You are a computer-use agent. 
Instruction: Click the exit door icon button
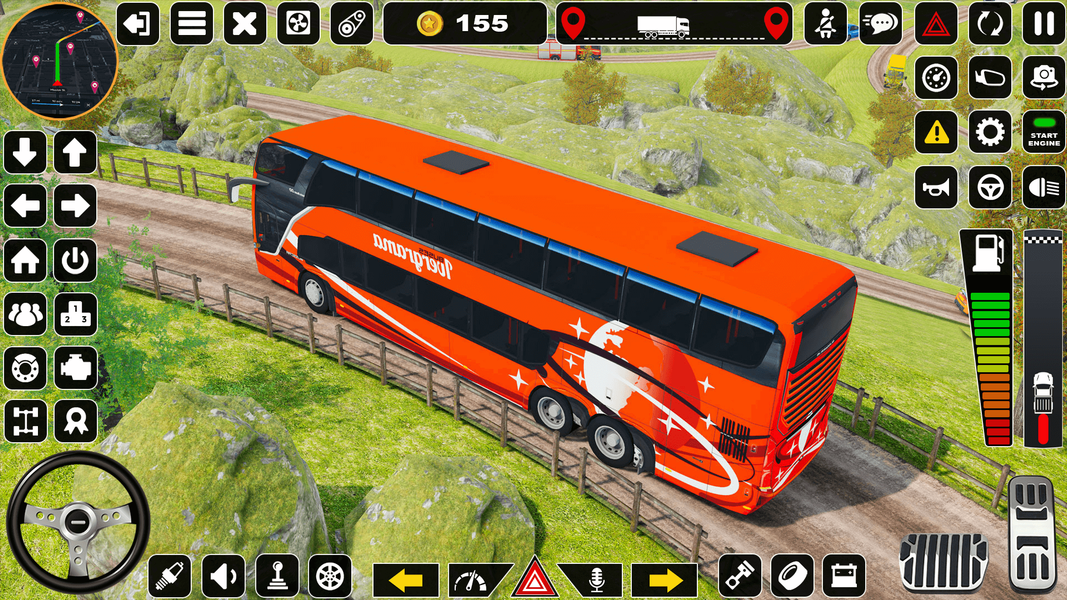[138, 23]
